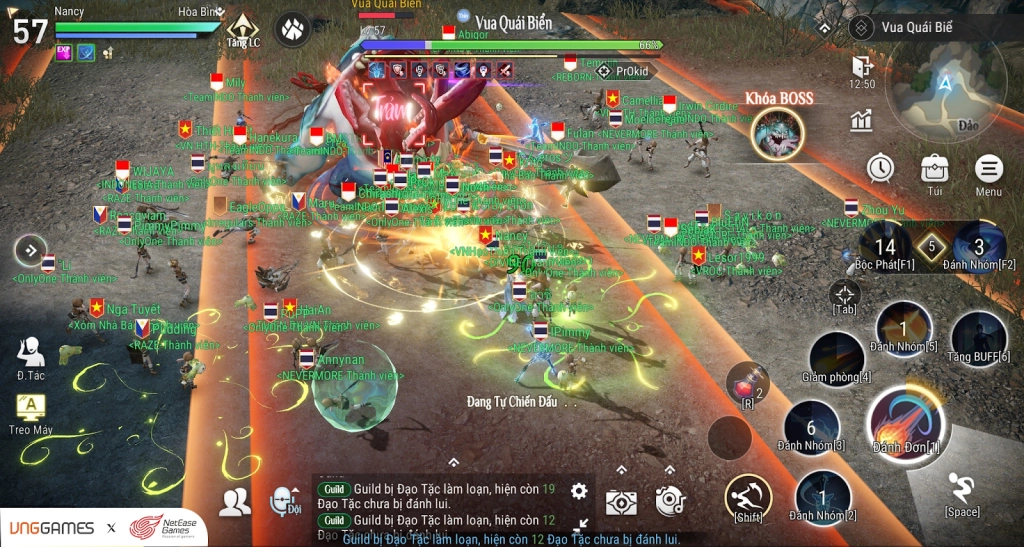
Task: Open the Đ.Tác emote actions
Action: click(x=30, y=352)
